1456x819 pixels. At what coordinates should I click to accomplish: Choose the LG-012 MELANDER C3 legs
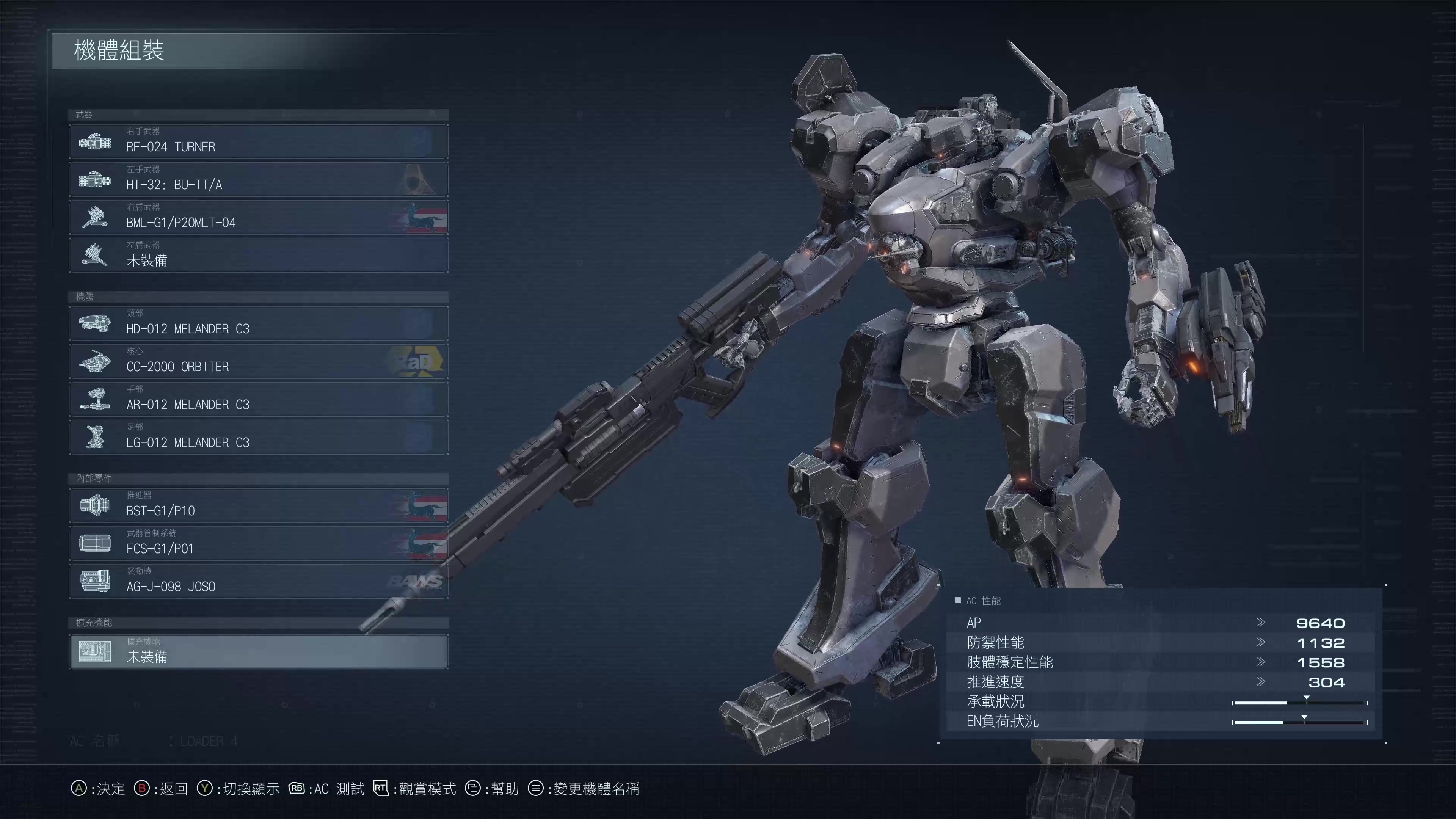[x=258, y=437]
